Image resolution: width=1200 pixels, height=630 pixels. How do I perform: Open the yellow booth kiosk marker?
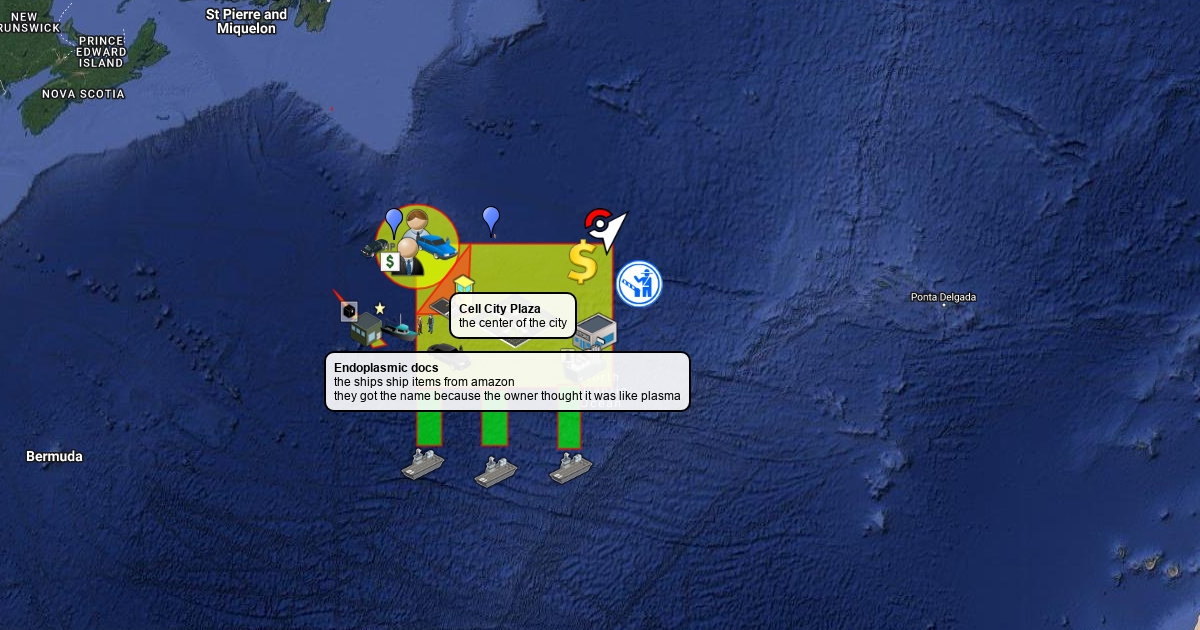tap(463, 284)
